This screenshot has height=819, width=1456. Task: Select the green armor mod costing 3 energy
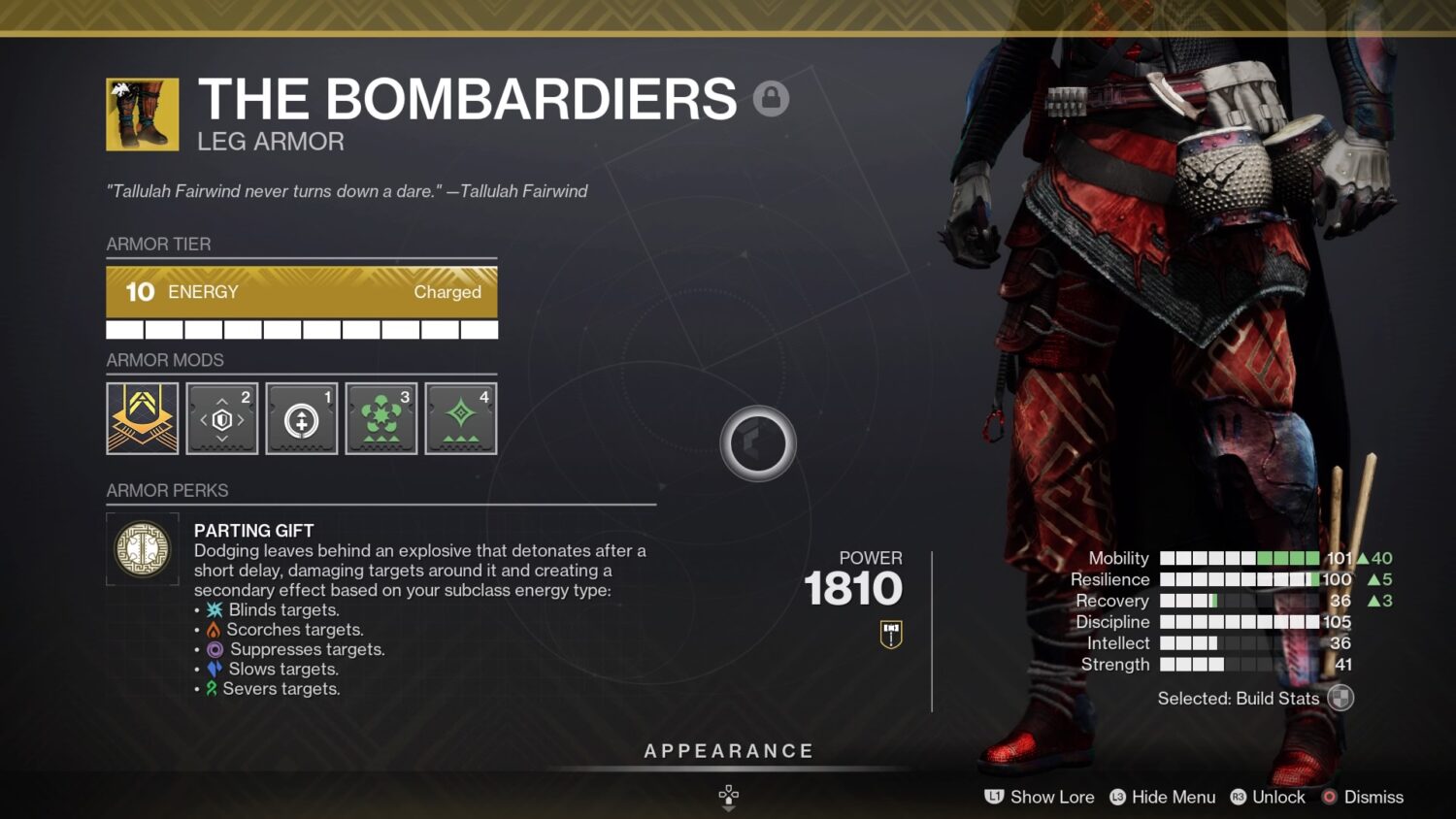(x=381, y=417)
